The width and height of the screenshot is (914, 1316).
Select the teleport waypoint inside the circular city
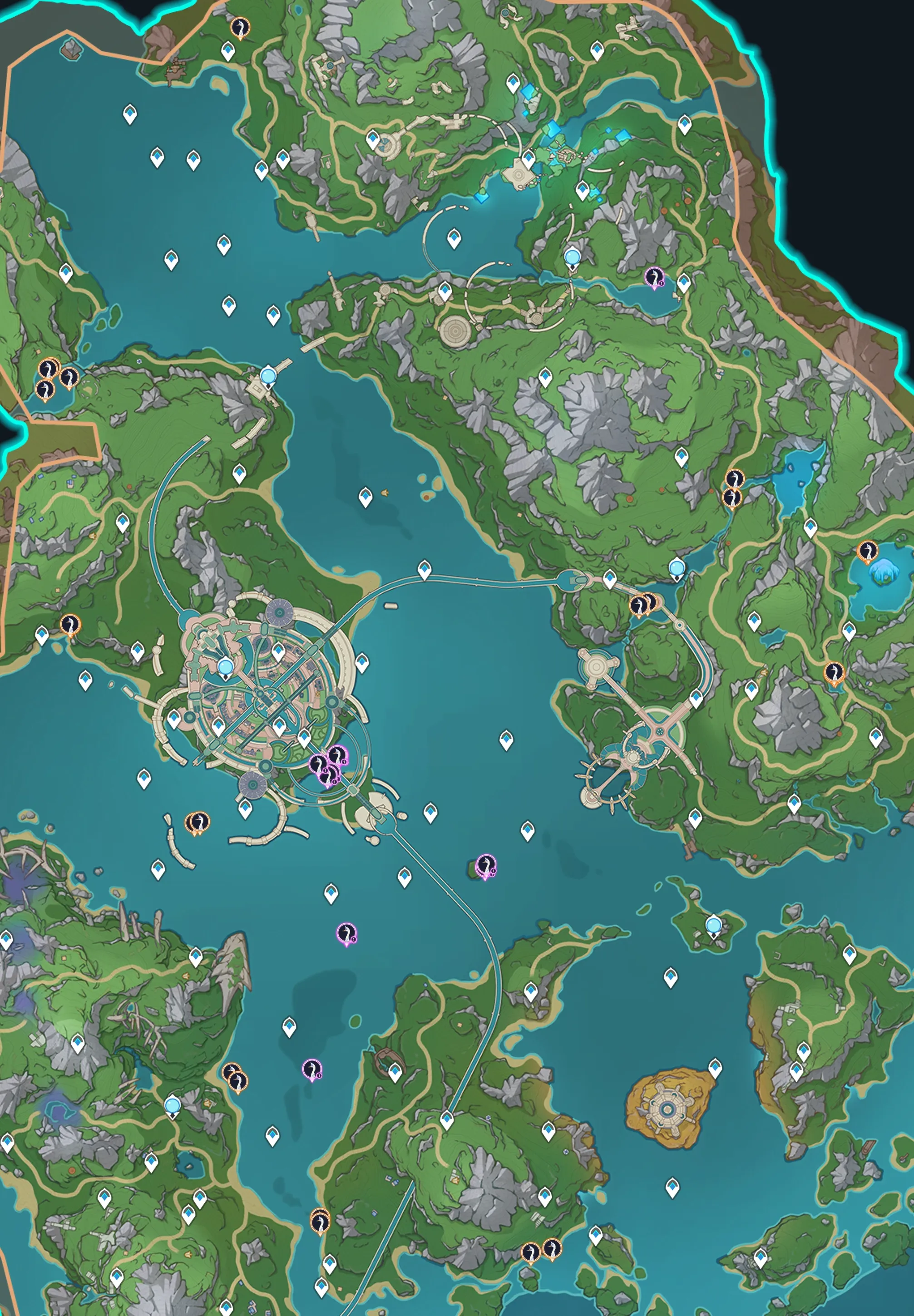226,667
